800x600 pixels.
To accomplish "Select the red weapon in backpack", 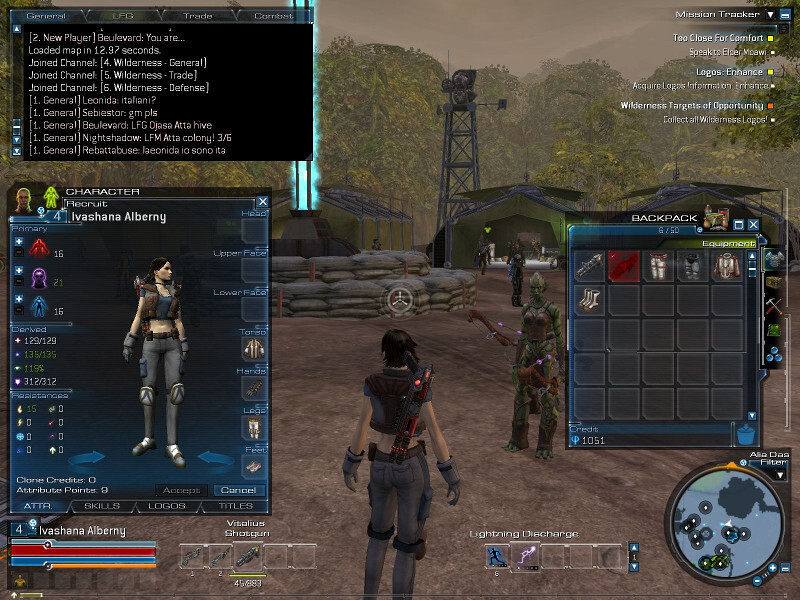I will (624, 266).
